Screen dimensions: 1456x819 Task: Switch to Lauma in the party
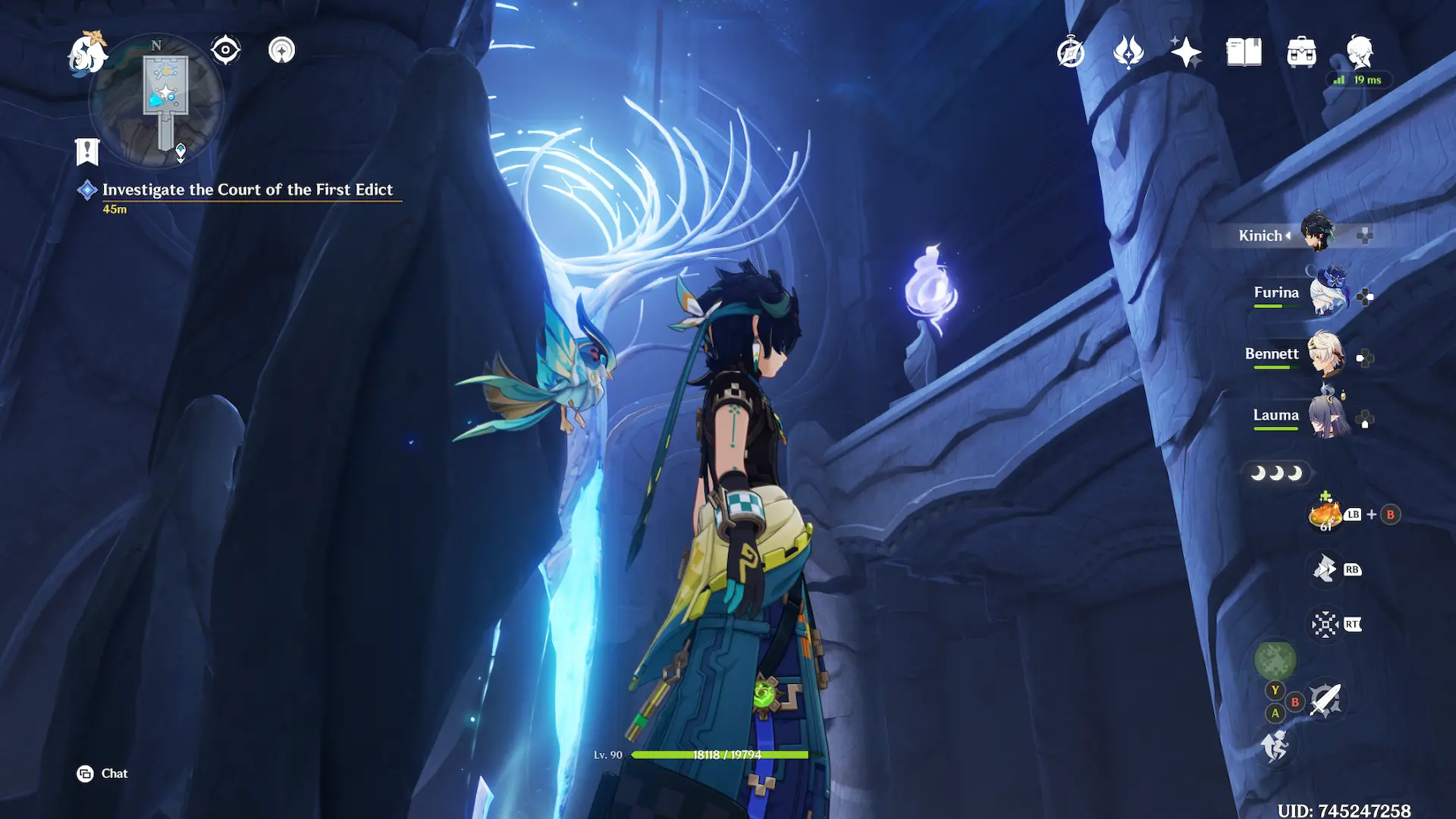pos(1327,416)
